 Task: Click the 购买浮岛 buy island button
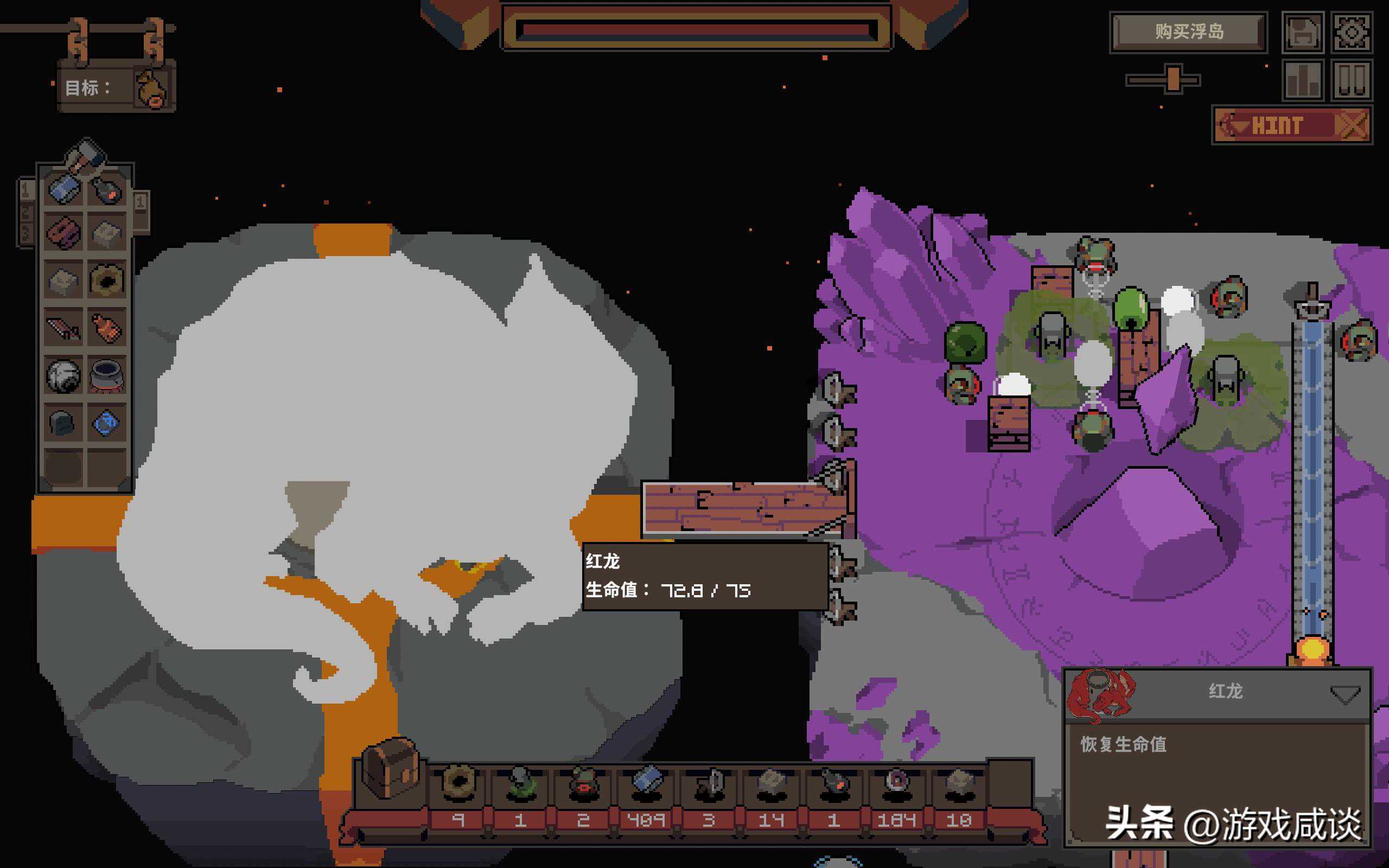[1188, 31]
